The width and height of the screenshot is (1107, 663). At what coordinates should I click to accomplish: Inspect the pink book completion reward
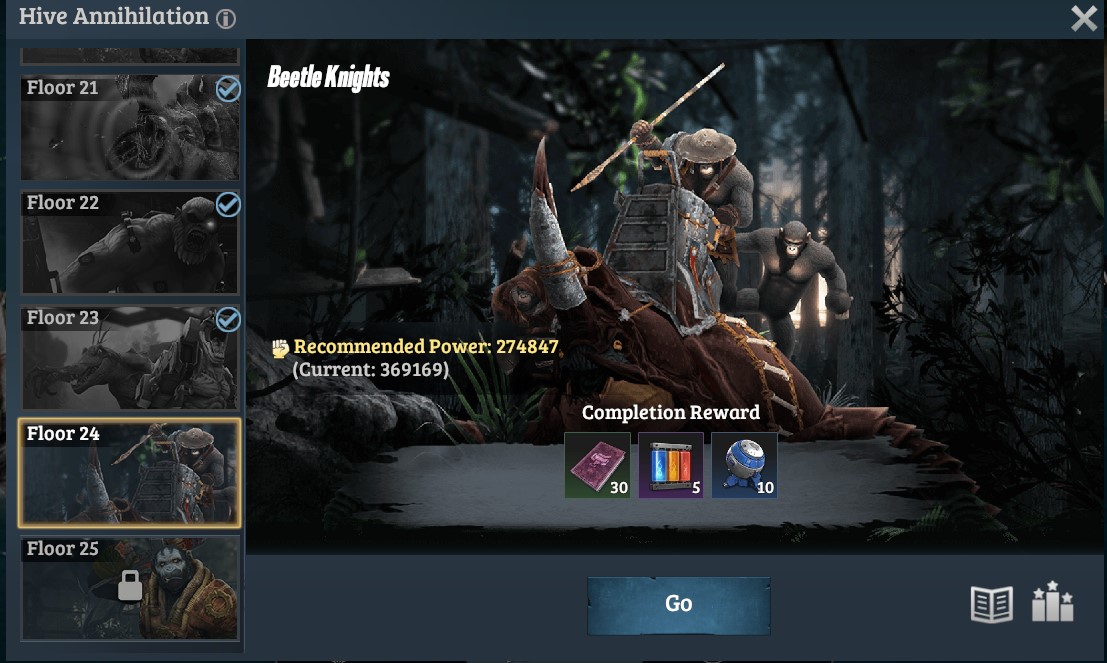pos(597,465)
